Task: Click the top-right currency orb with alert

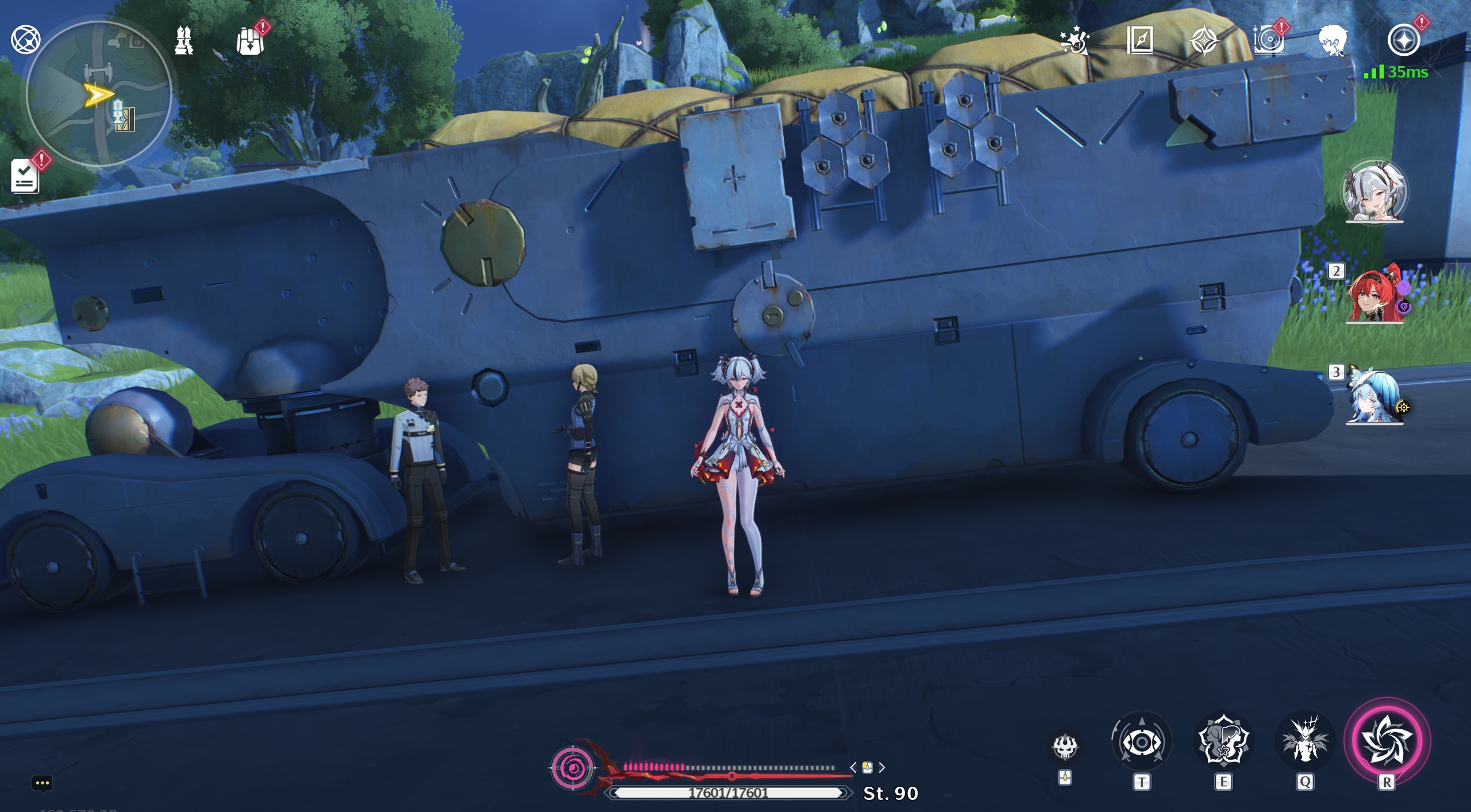Action: point(1402,39)
